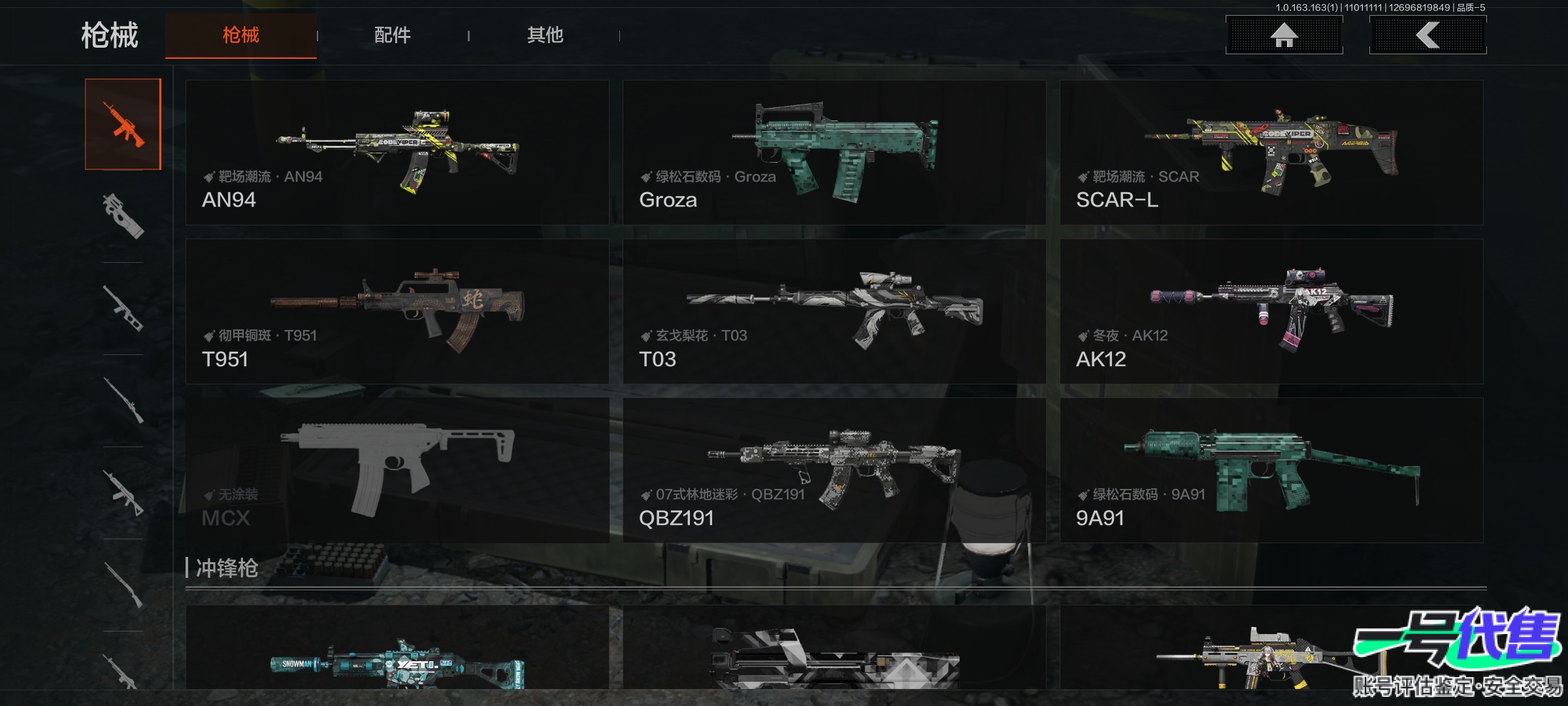Click the unpainted MCX weapon tile
1568x706 pixels.
tap(397, 471)
